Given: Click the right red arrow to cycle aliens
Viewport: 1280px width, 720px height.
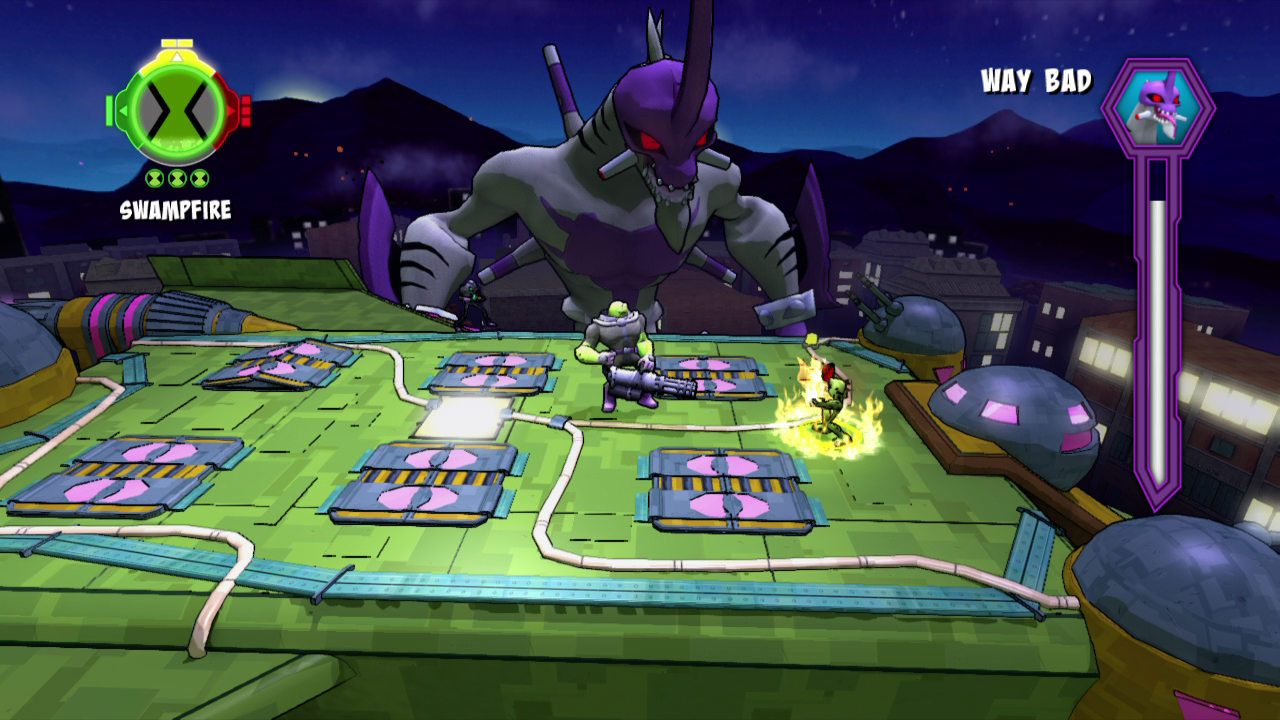Looking at the screenshot, I should 232,110.
